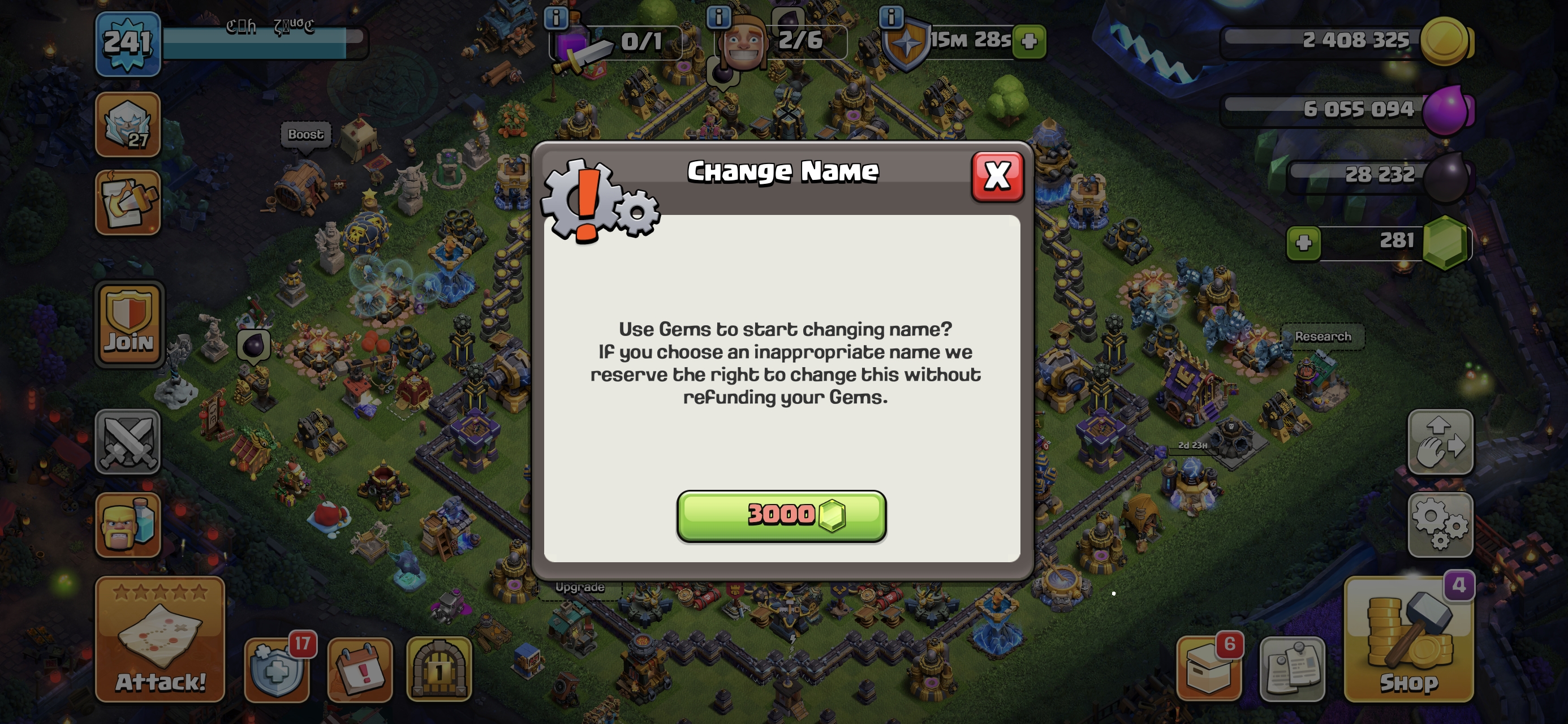1568x724 pixels.
Task: Open the Shop
Action: (1409, 639)
